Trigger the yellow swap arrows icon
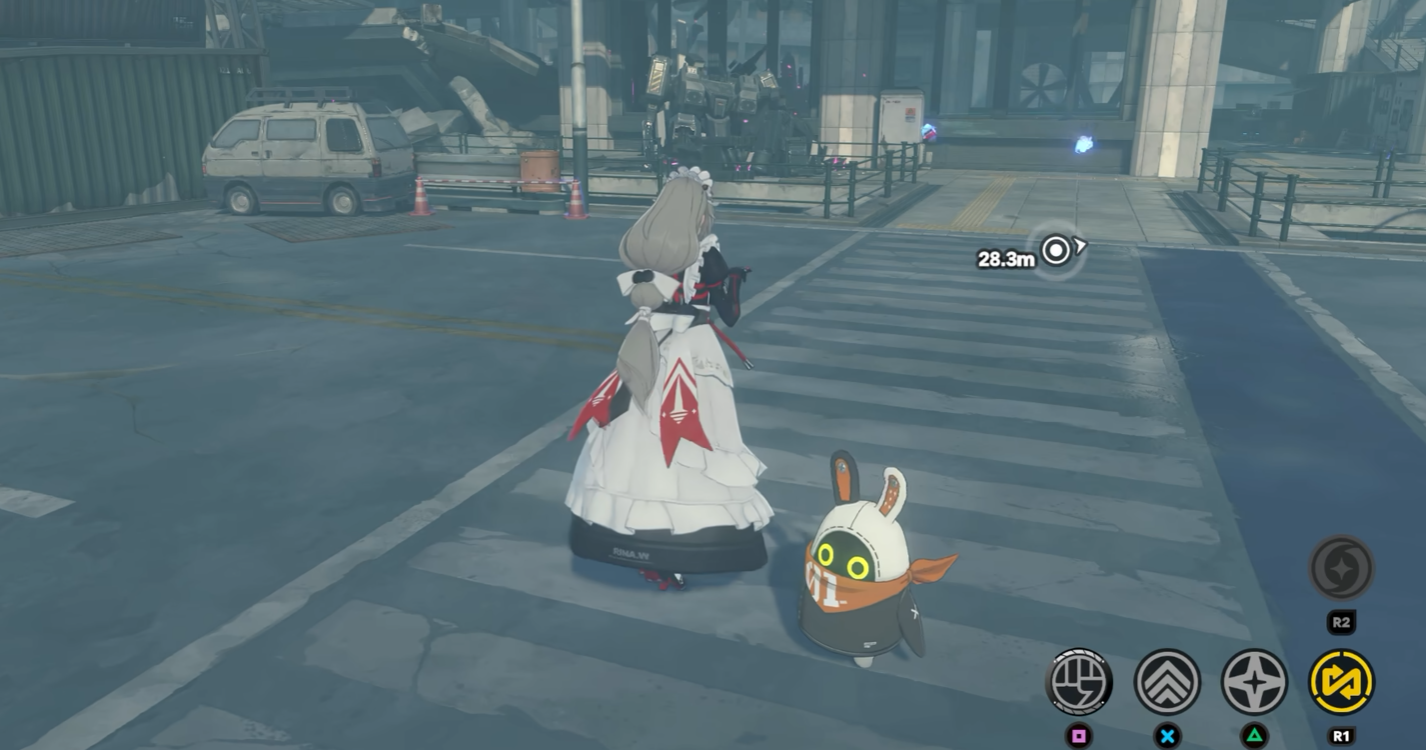This screenshot has height=750, width=1426. [1341, 682]
